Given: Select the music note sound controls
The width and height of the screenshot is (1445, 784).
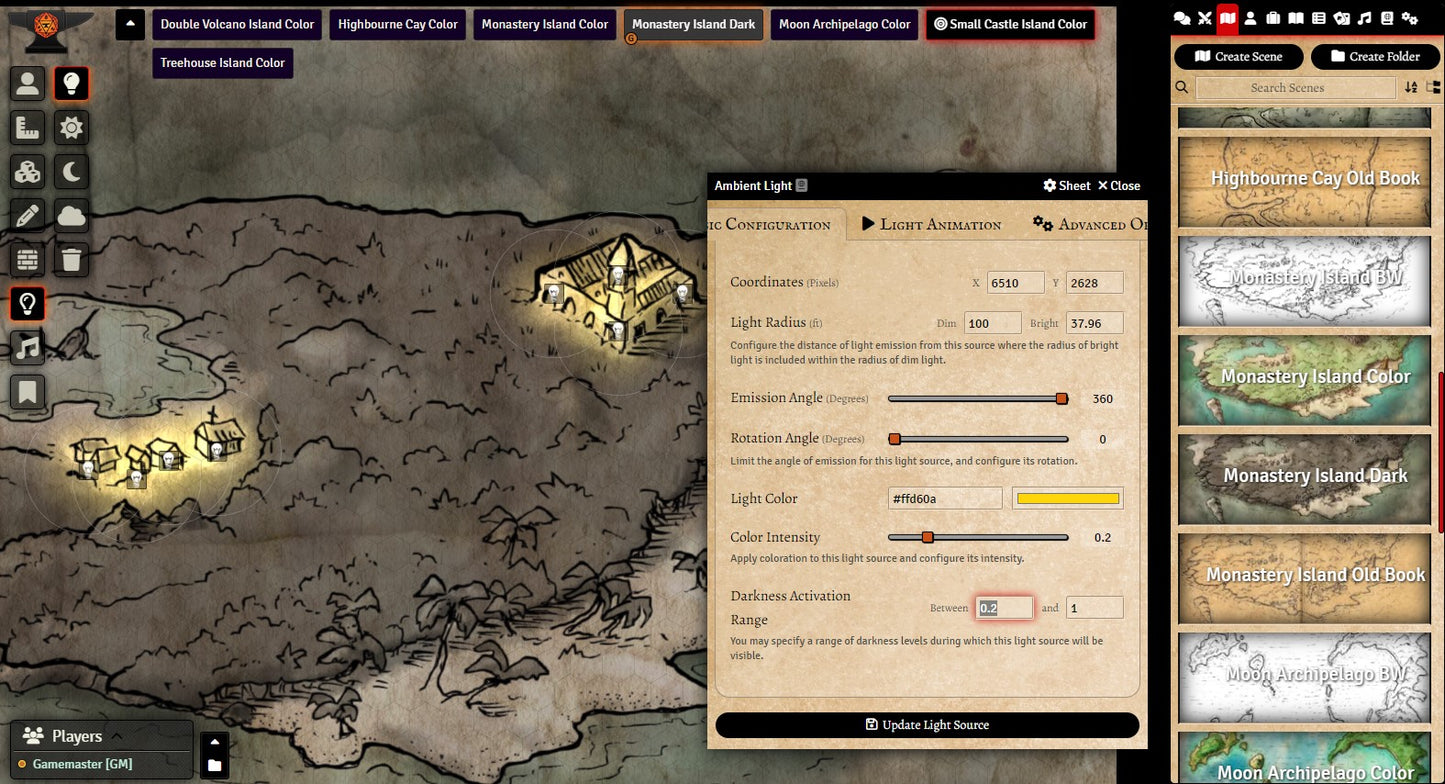Looking at the screenshot, I should [x=28, y=347].
